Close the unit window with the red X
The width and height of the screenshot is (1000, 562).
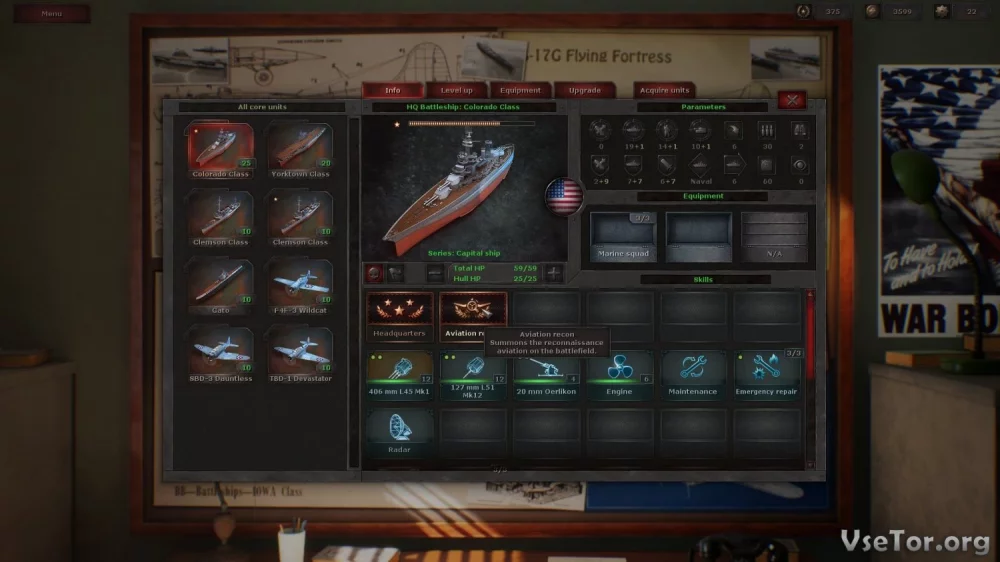[792, 99]
